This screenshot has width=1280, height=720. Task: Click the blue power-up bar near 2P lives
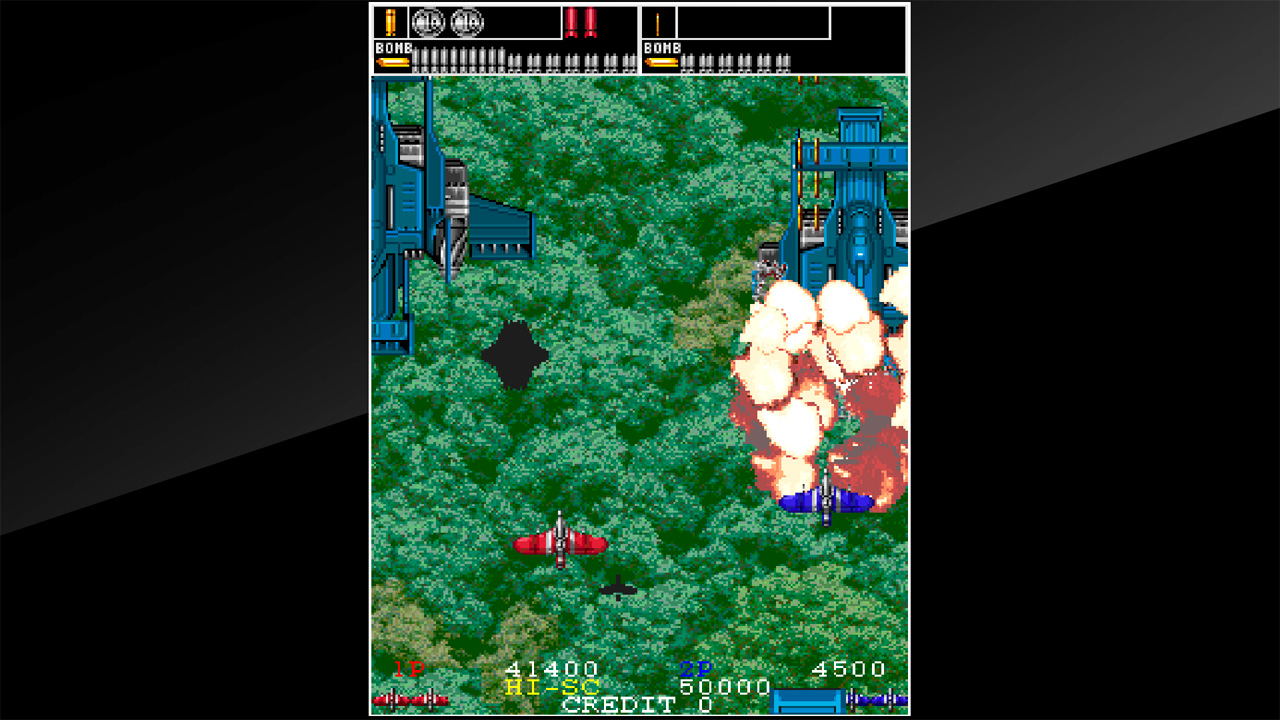click(x=807, y=700)
